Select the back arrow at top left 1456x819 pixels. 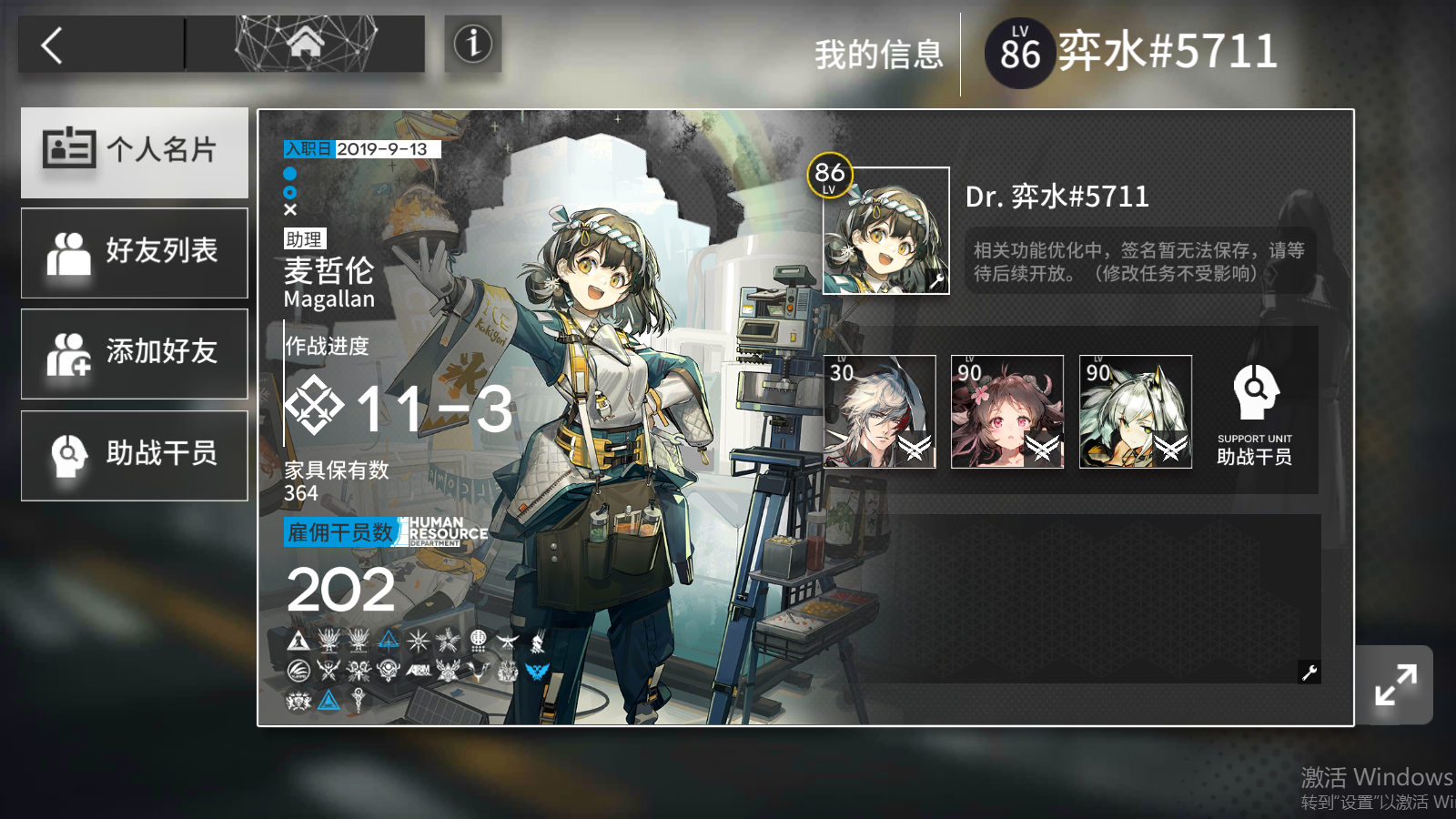click(x=54, y=43)
